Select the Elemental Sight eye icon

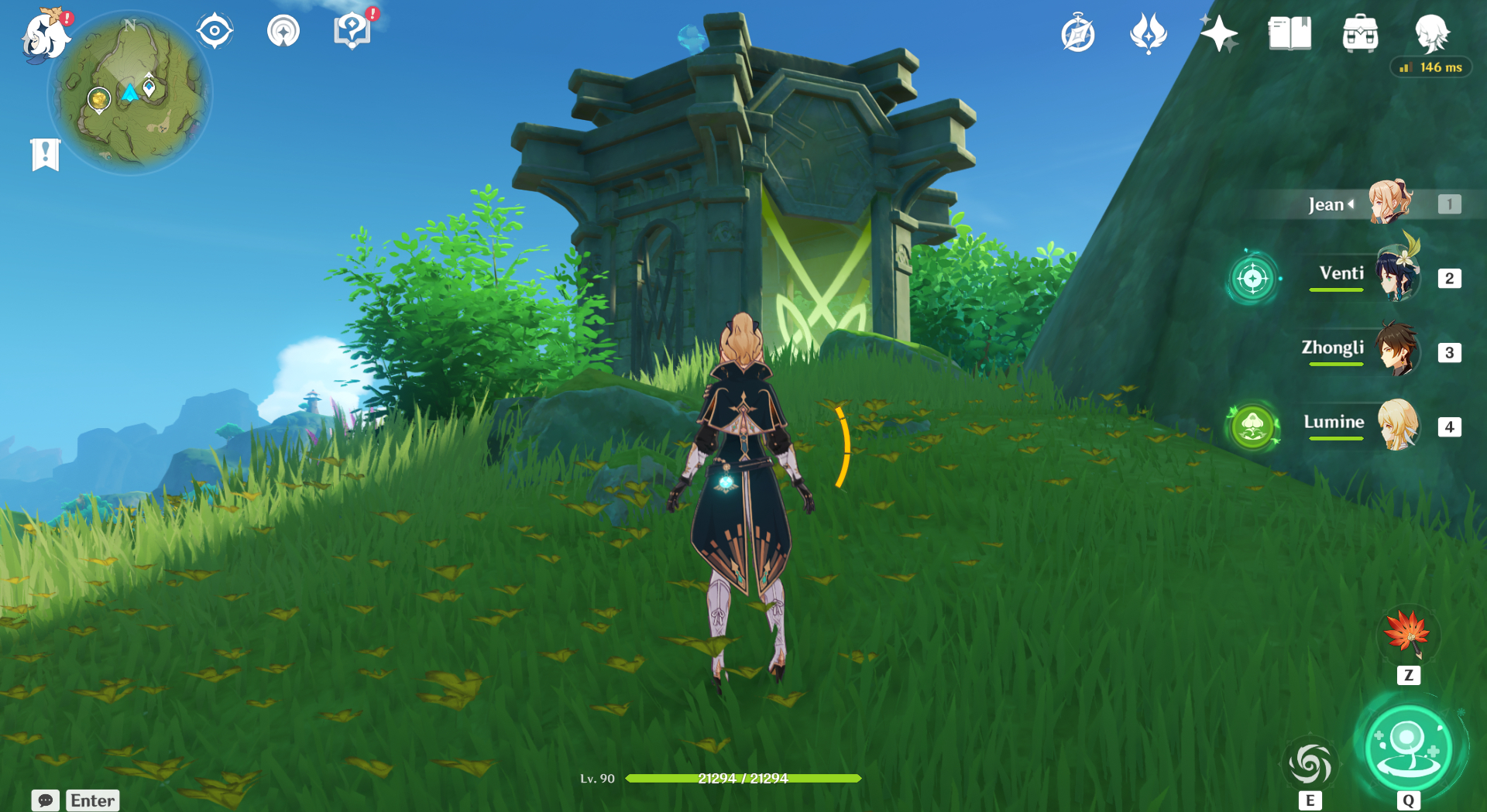pos(214,31)
